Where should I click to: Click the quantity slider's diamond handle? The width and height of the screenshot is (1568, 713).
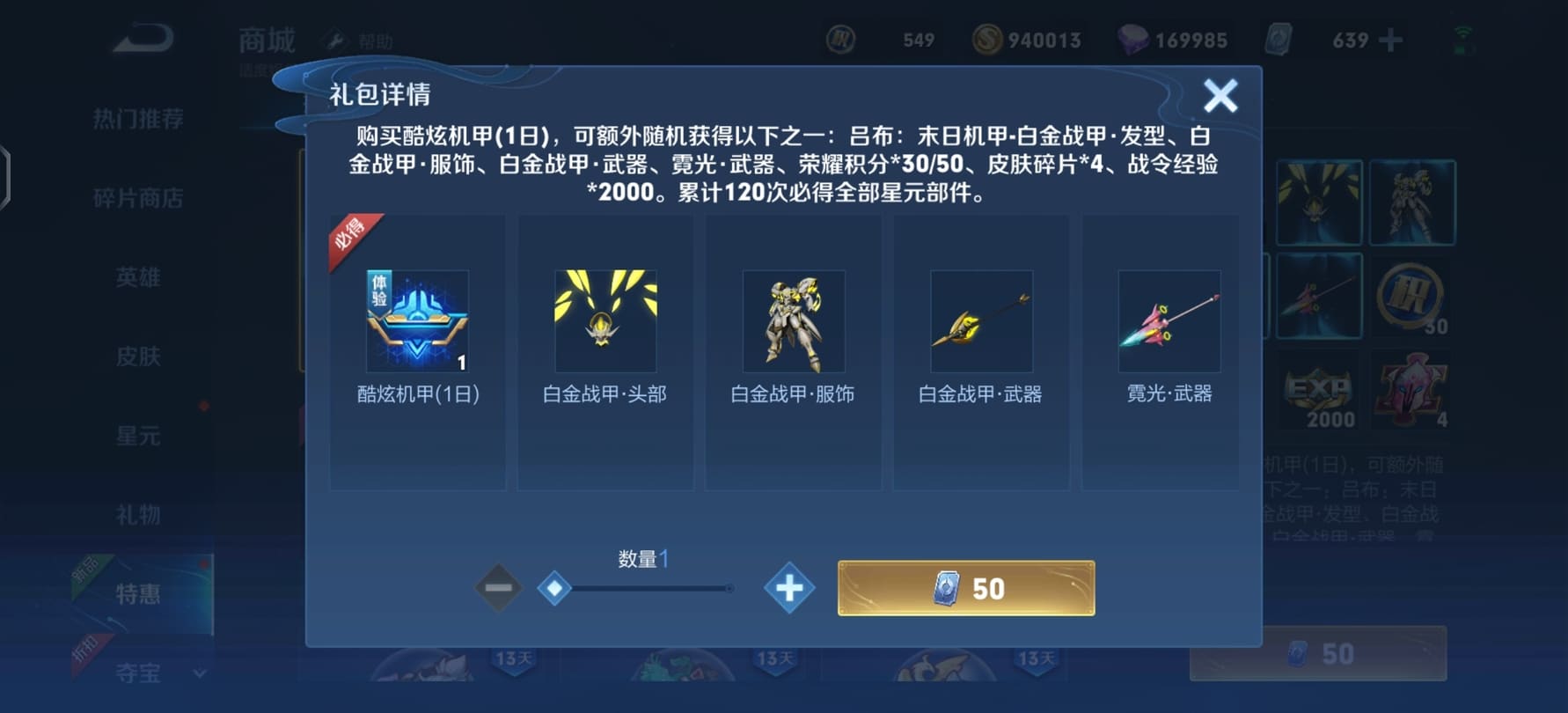554,588
